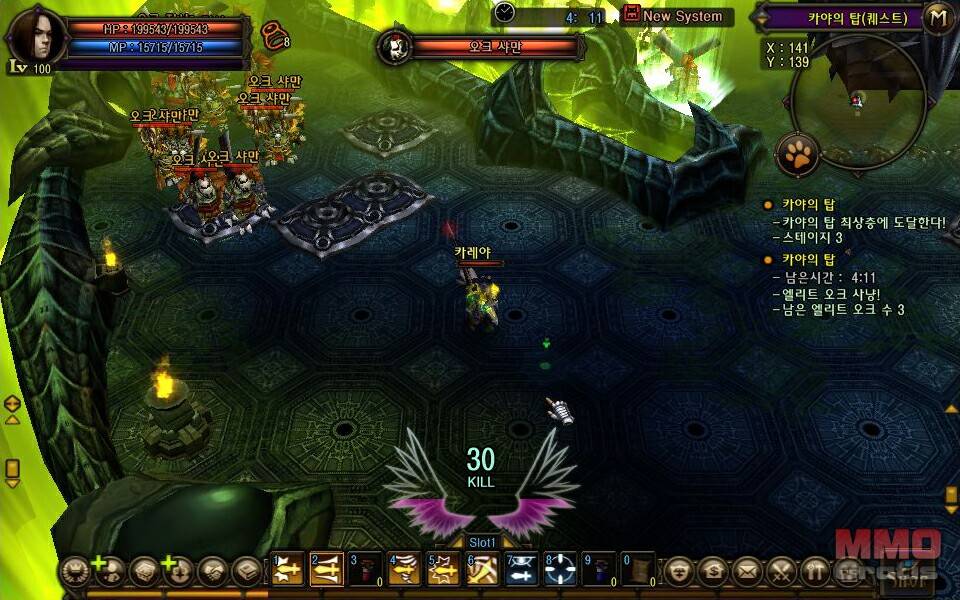Click the clock icon beside the timer
The width and height of the screenshot is (960, 600).
click(504, 12)
